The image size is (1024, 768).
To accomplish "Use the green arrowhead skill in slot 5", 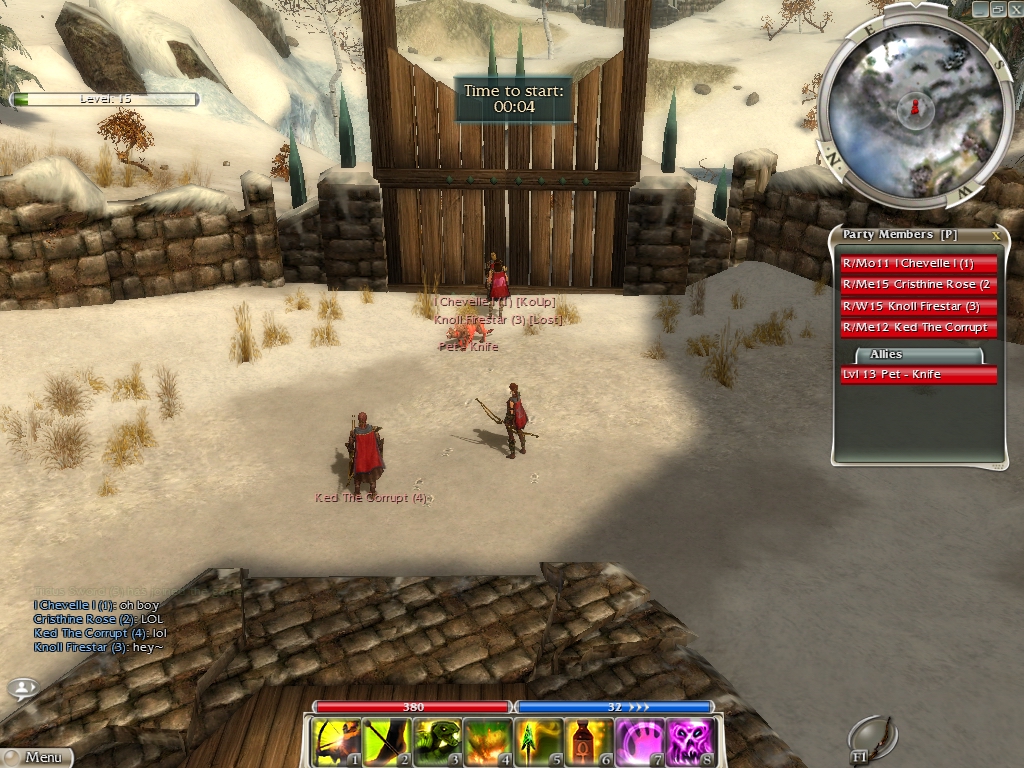I will 538,743.
